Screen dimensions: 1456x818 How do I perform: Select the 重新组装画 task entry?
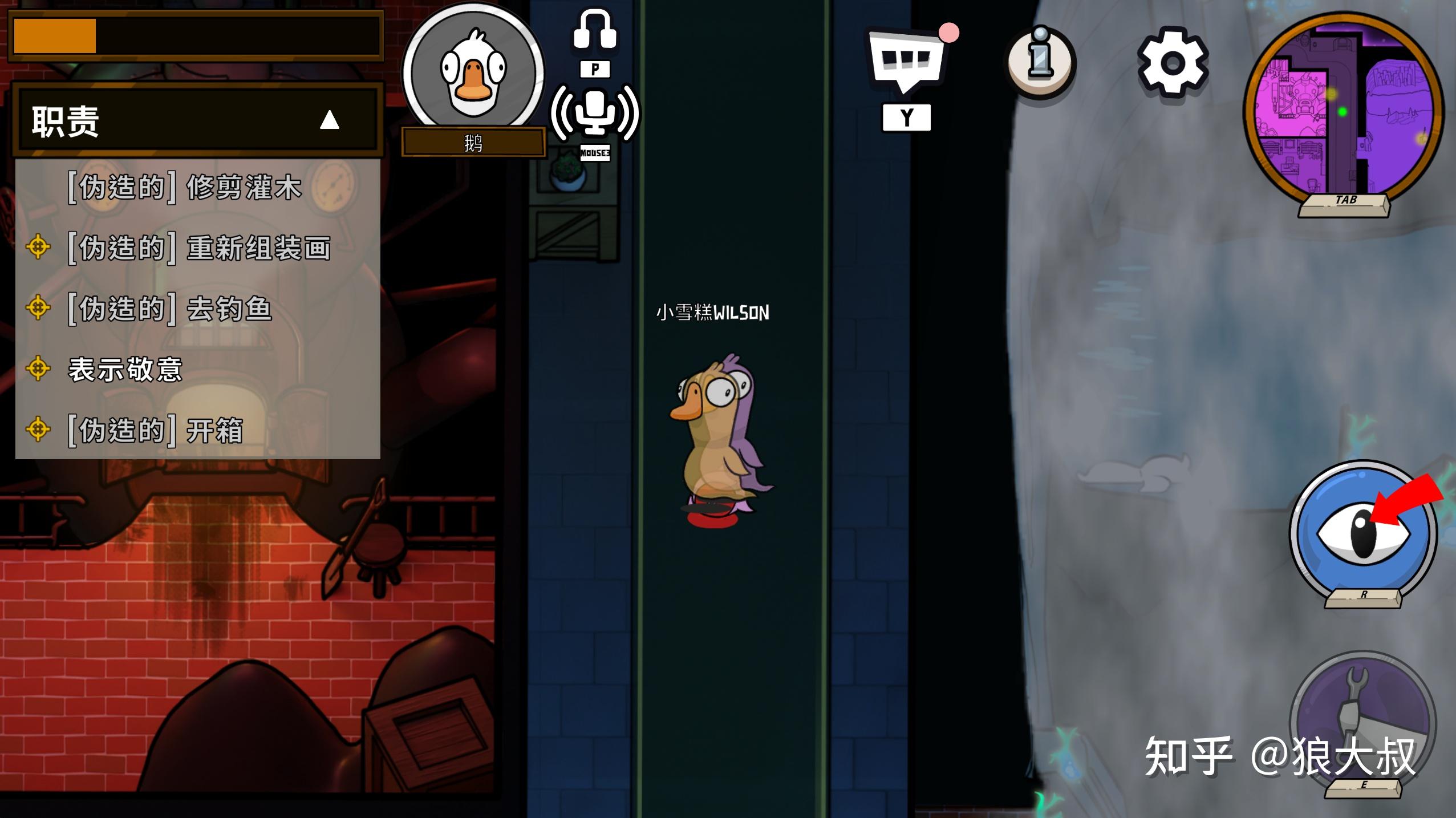199,248
